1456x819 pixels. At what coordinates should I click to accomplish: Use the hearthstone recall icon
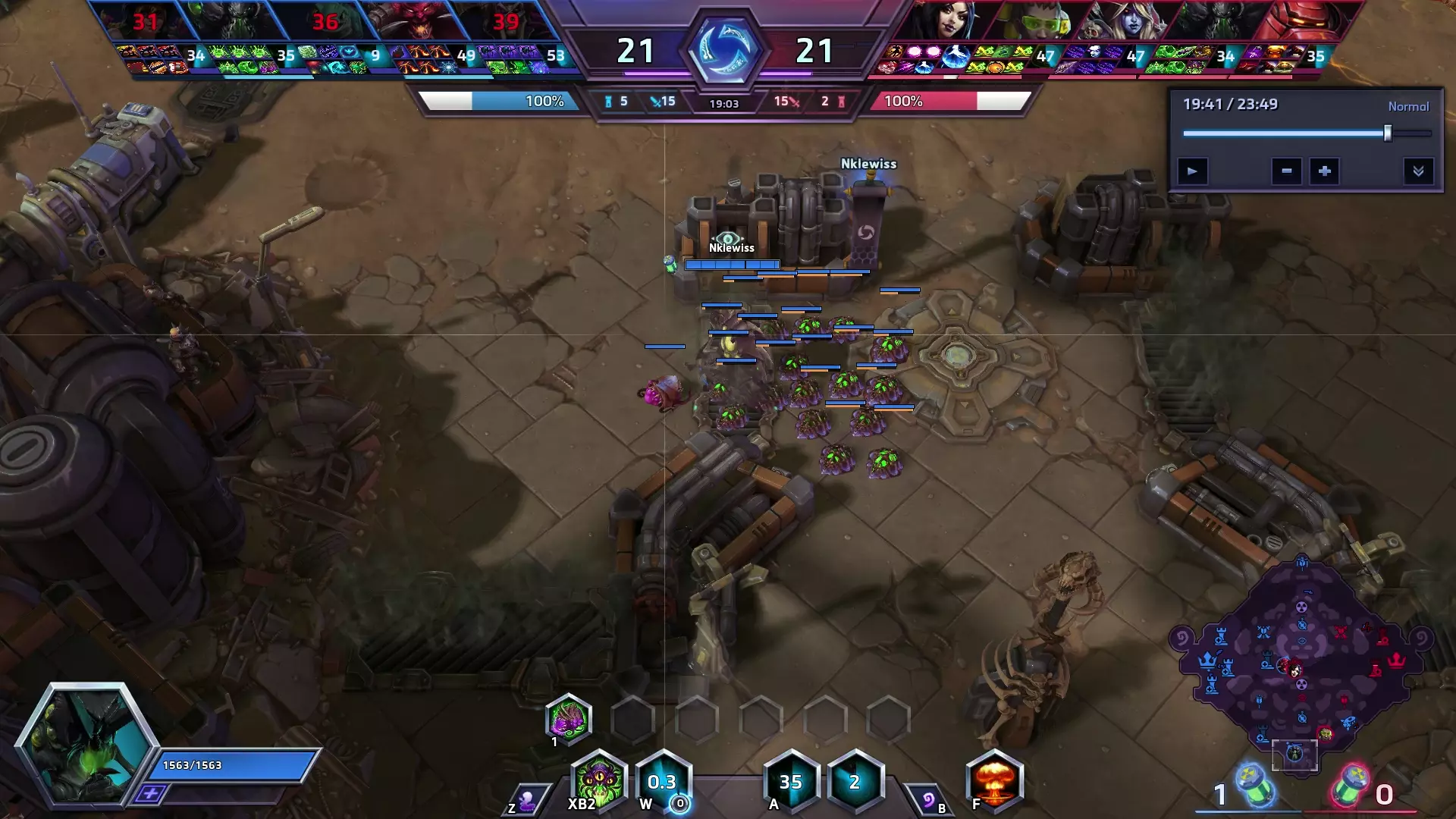coord(927,800)
